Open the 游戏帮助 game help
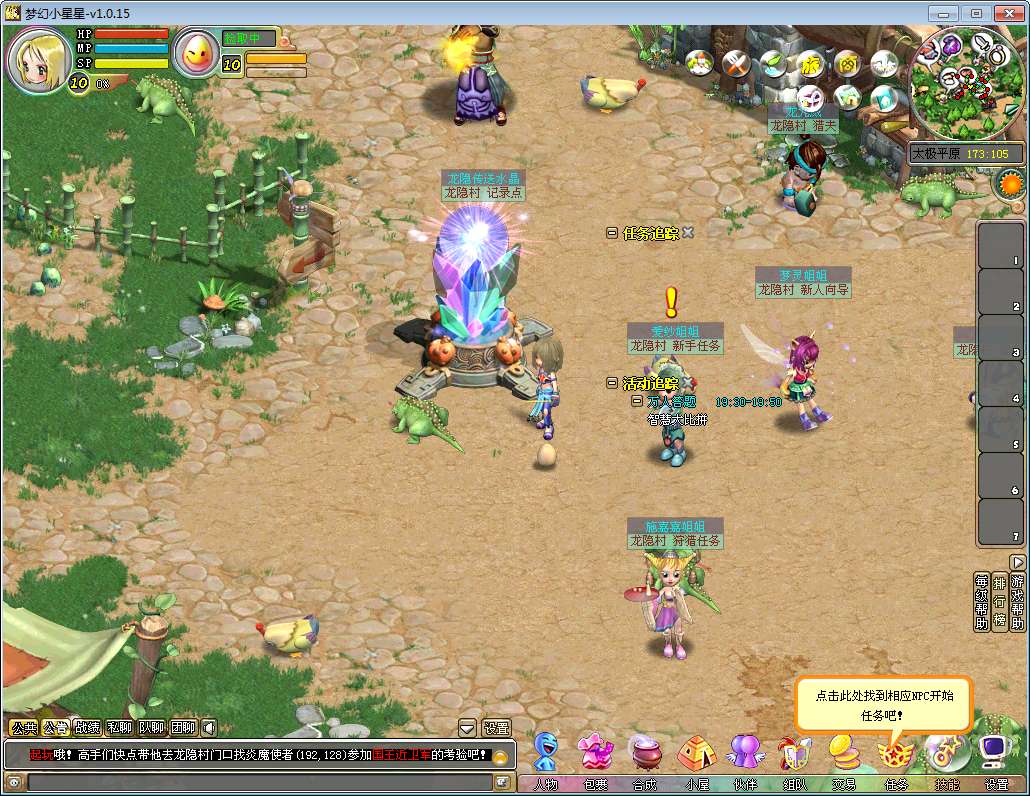This screenshot has width=1030, height=796. 1017,602
